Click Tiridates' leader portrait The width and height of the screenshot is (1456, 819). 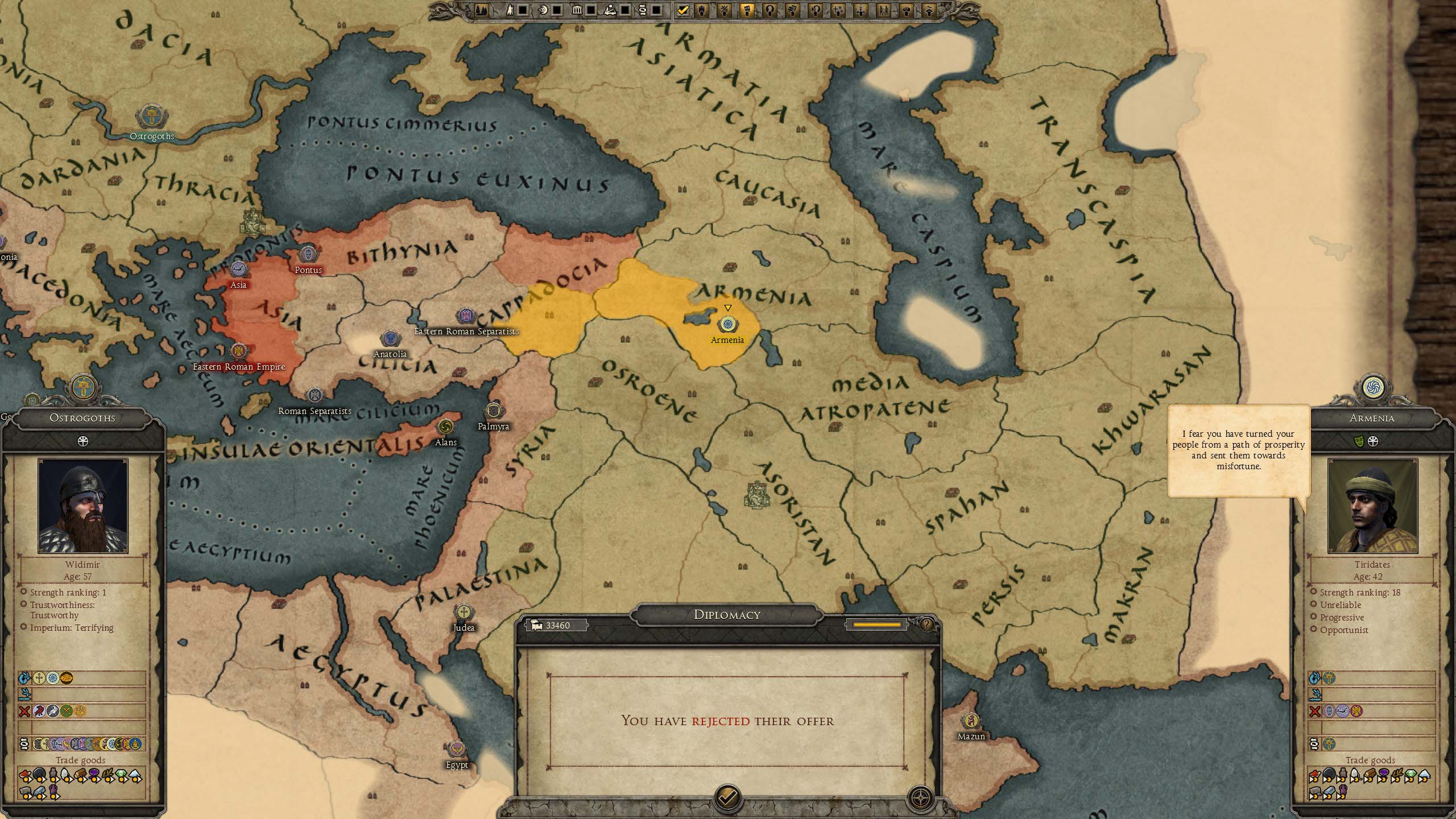tap(1372, 506)
